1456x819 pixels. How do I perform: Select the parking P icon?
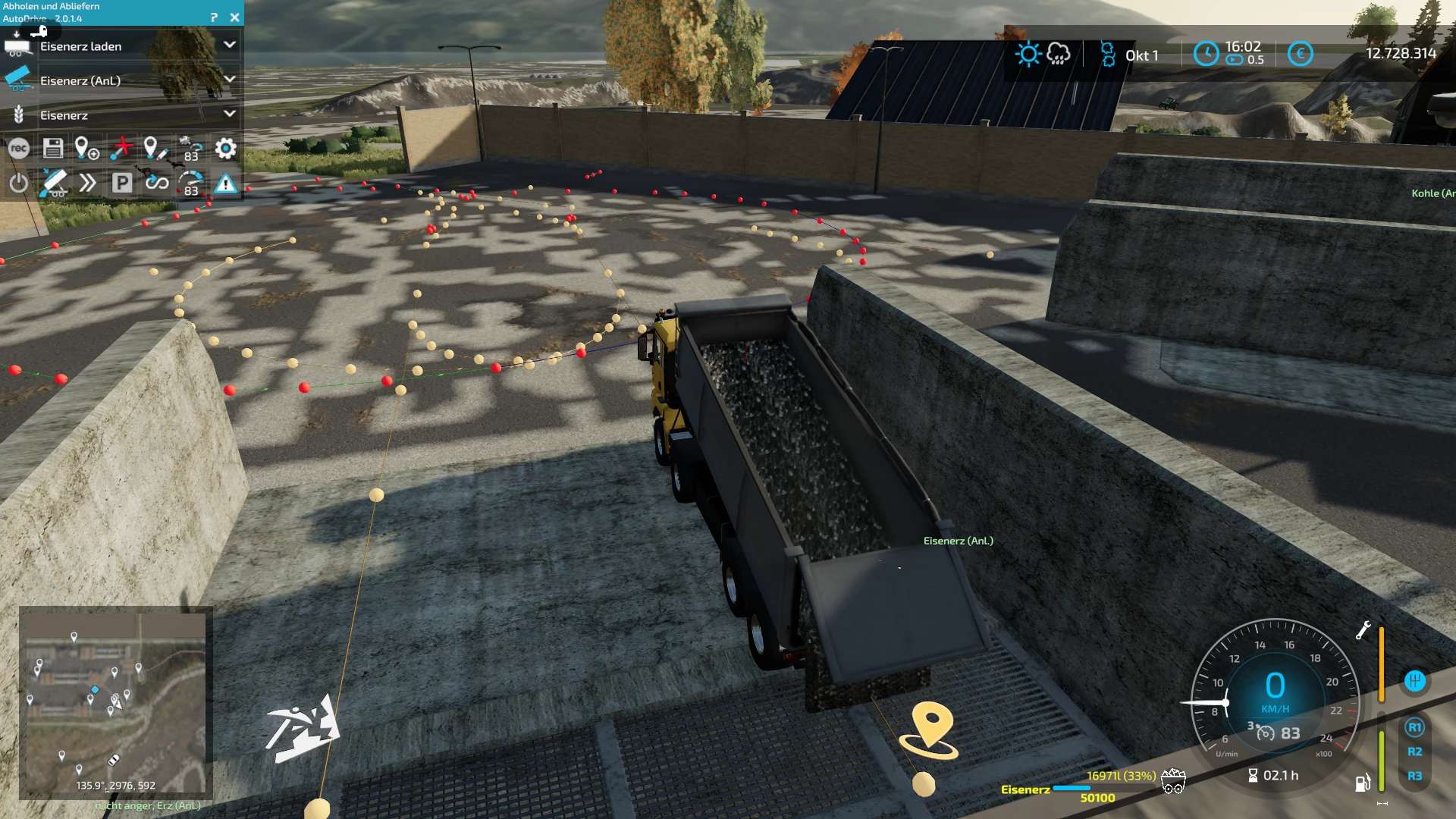[121, 183]
